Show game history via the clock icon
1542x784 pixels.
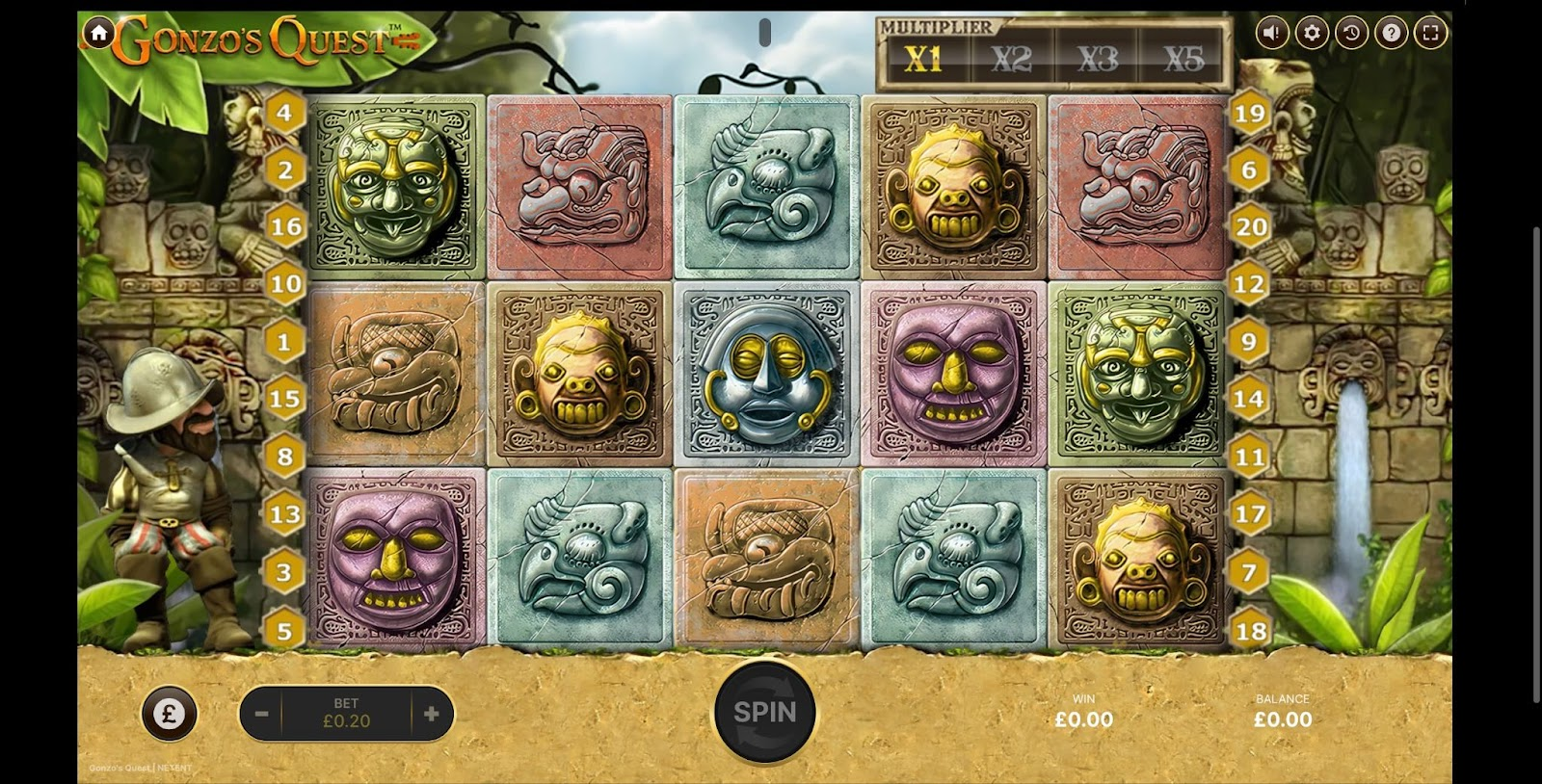[x=1351, y=33]
